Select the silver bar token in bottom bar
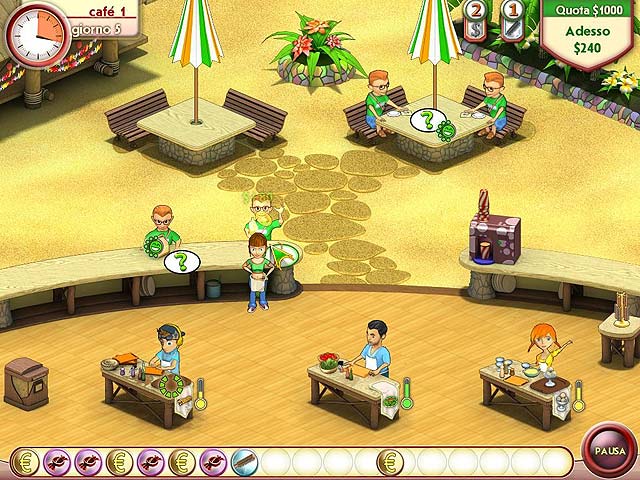This screenshot has width=640, height=480. (x=244, y=462)
